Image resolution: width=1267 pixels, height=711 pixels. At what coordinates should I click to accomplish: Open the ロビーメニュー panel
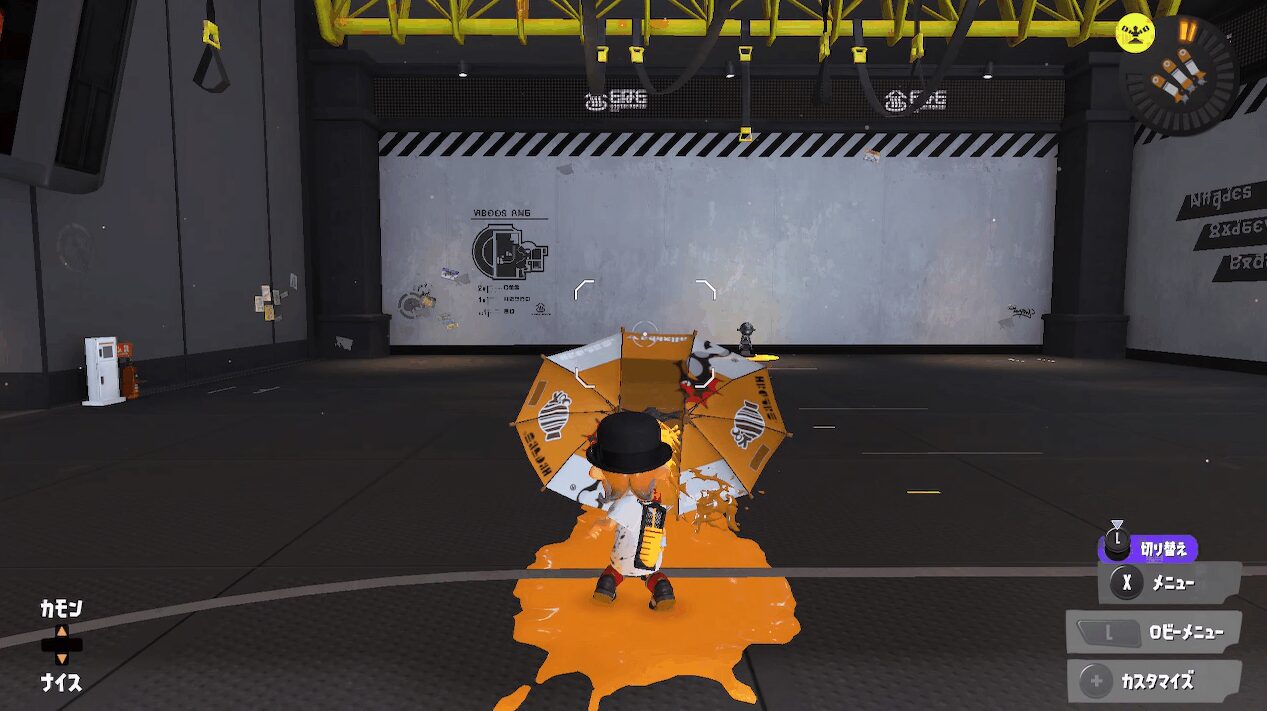point(1154,631)
